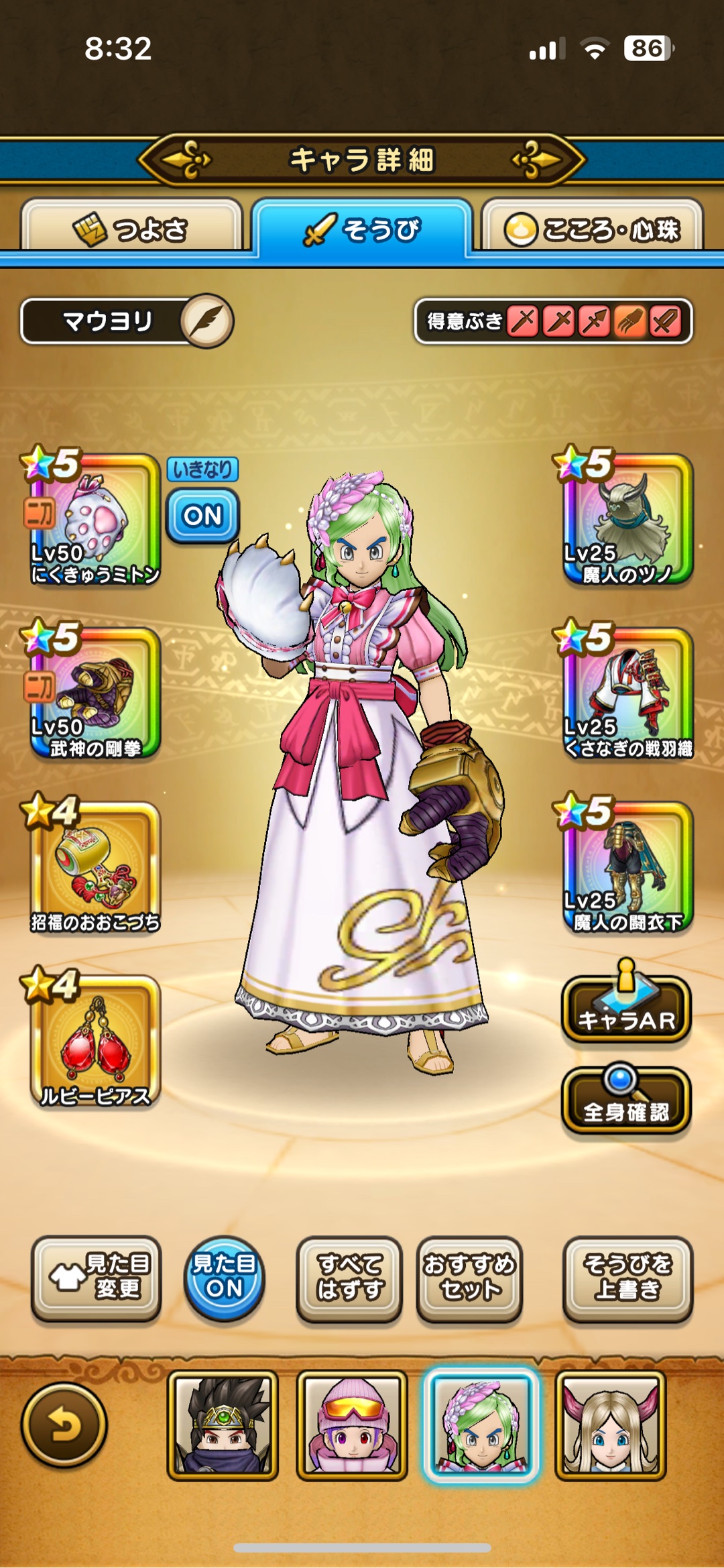Viewport: 724px width, 1568px height.
Task: Edit character name with the feather icon
Action: [207, 321]
